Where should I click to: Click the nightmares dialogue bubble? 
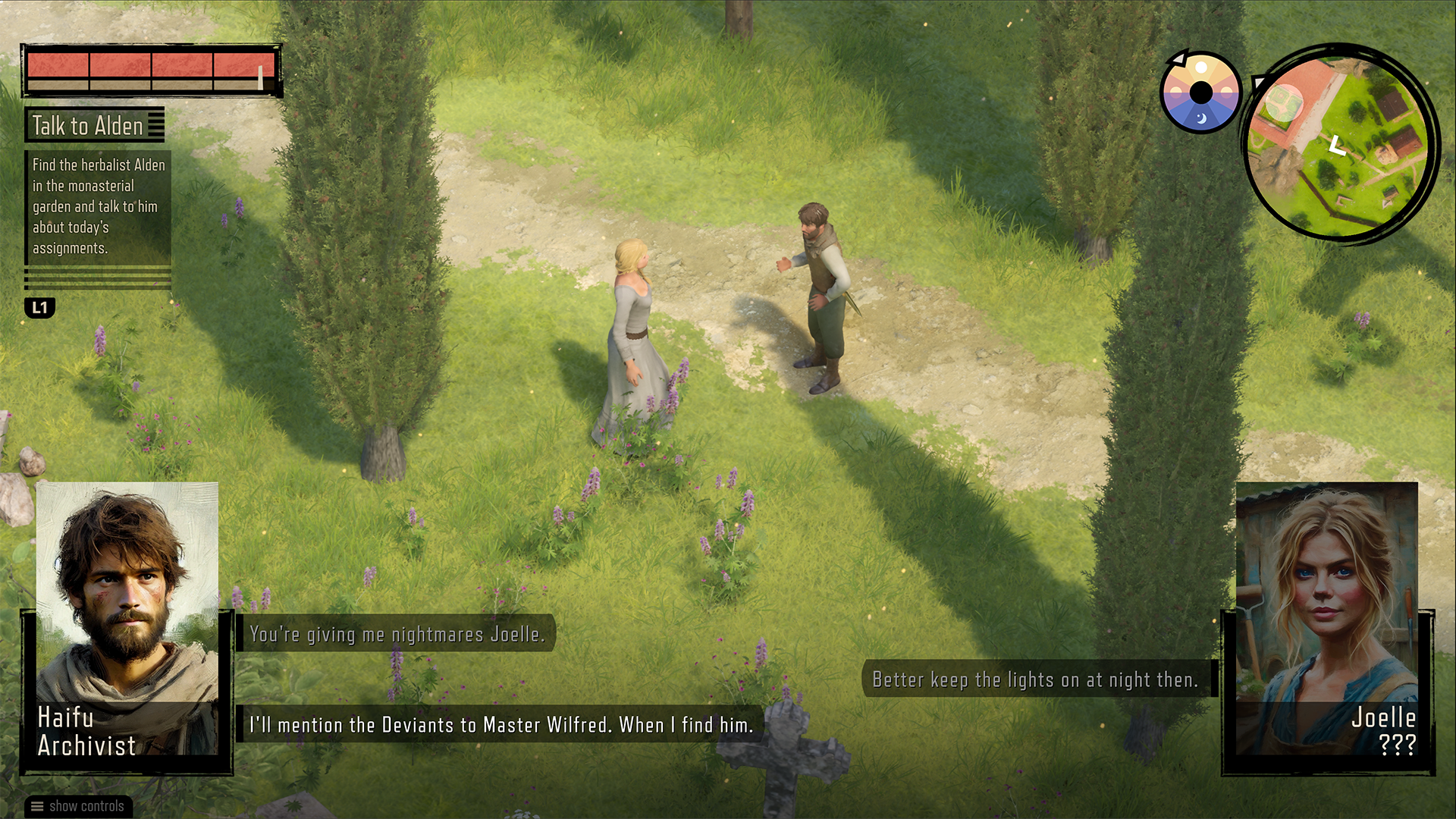point(397,636)
